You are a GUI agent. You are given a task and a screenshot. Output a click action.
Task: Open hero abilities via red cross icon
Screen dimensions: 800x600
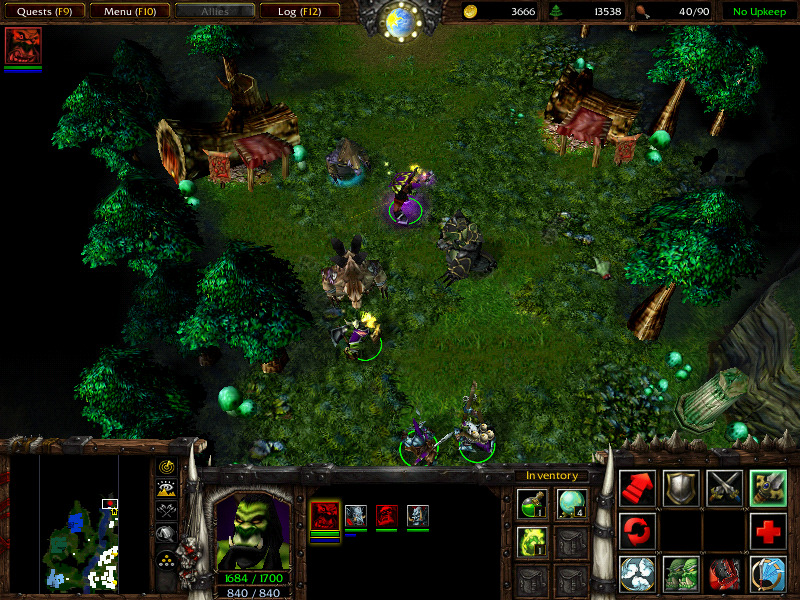point(768,530)
